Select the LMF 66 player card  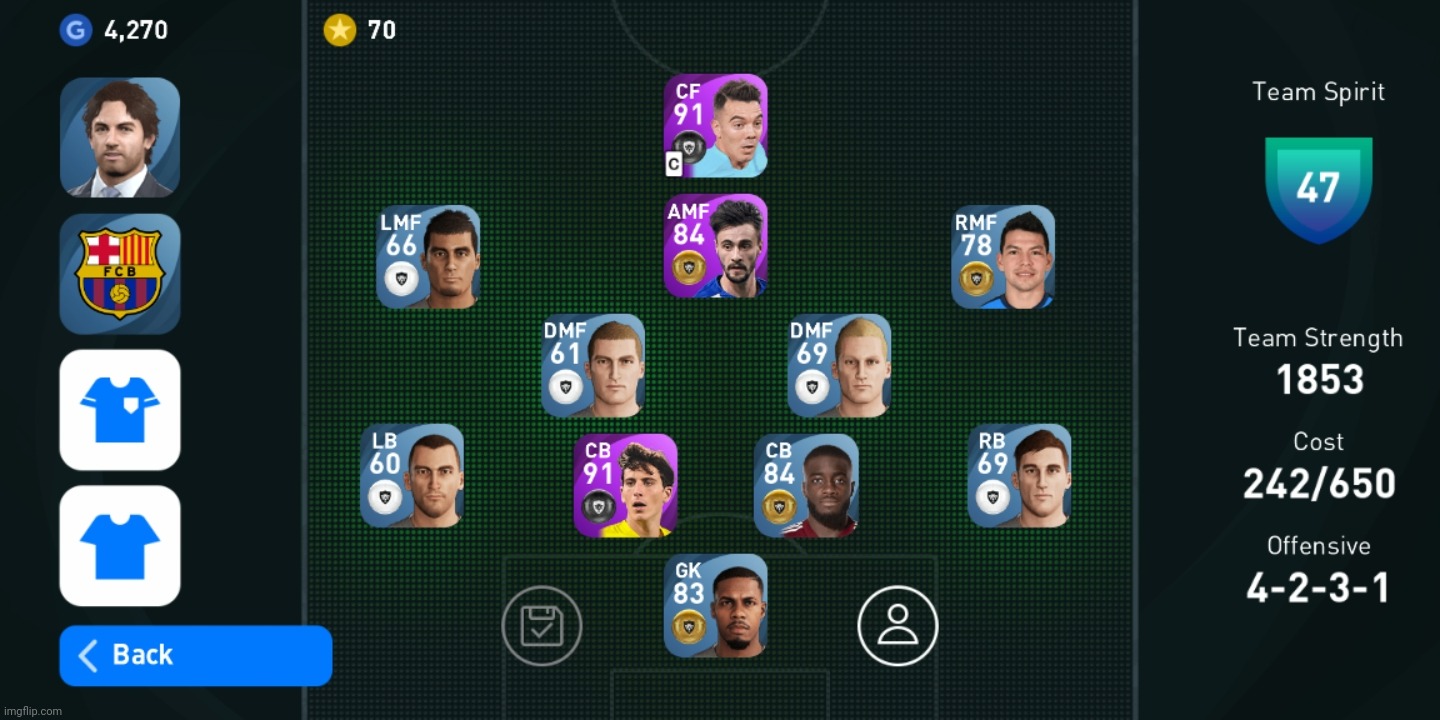tap(428, 257)
